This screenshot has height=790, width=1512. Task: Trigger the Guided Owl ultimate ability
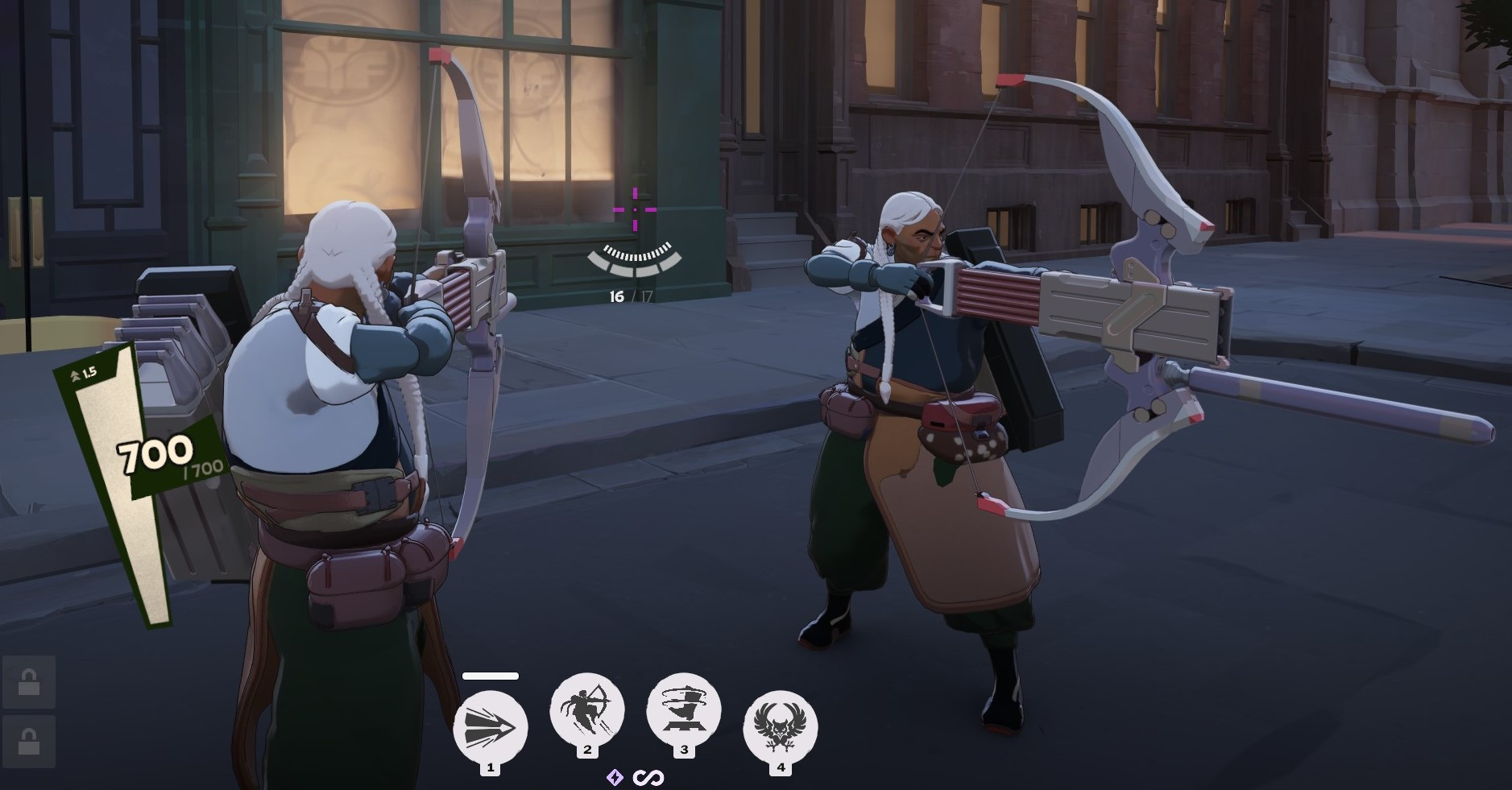point(780,727)
